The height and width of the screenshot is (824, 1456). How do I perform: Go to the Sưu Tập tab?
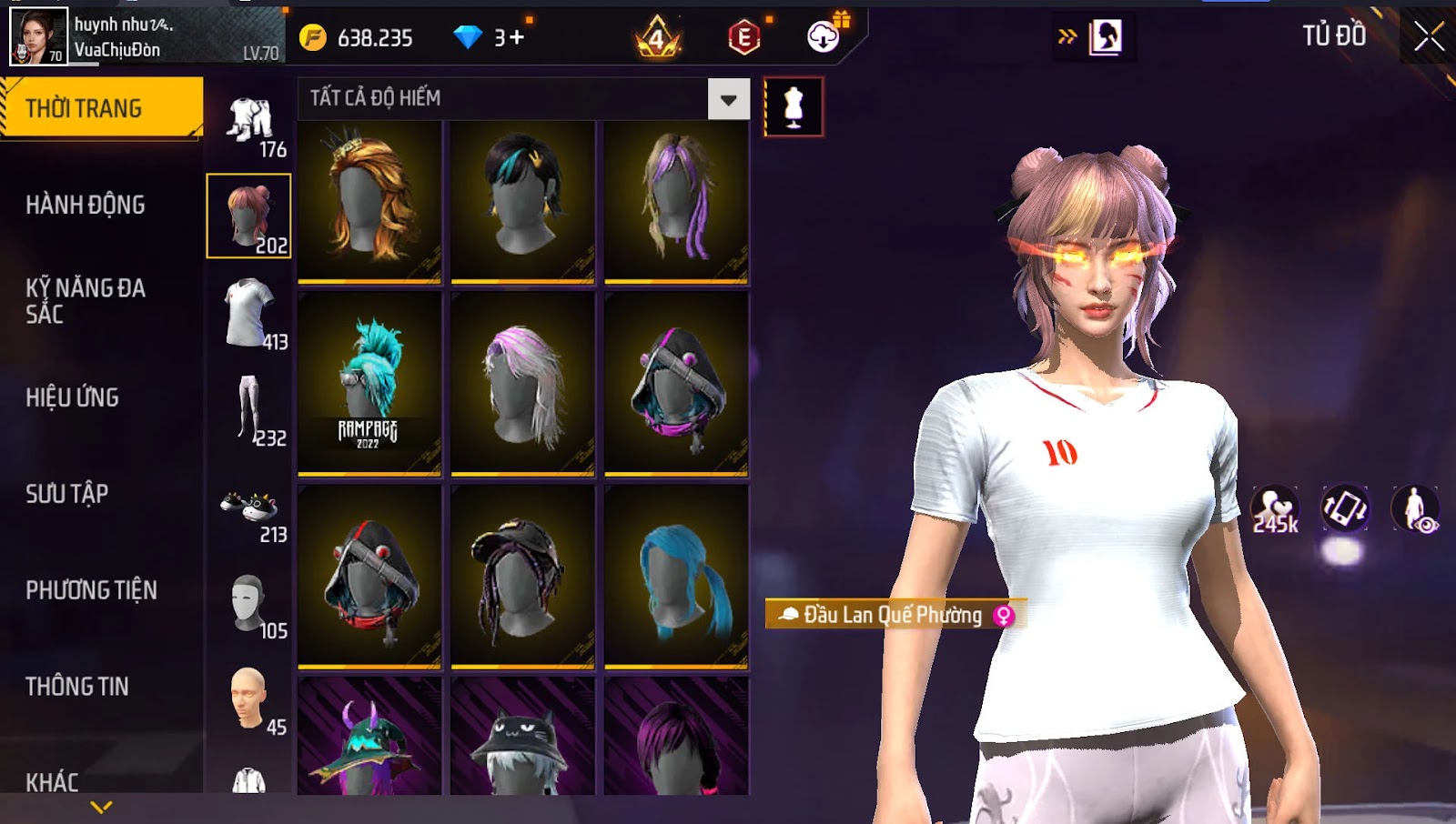click(x=67, y=494)
